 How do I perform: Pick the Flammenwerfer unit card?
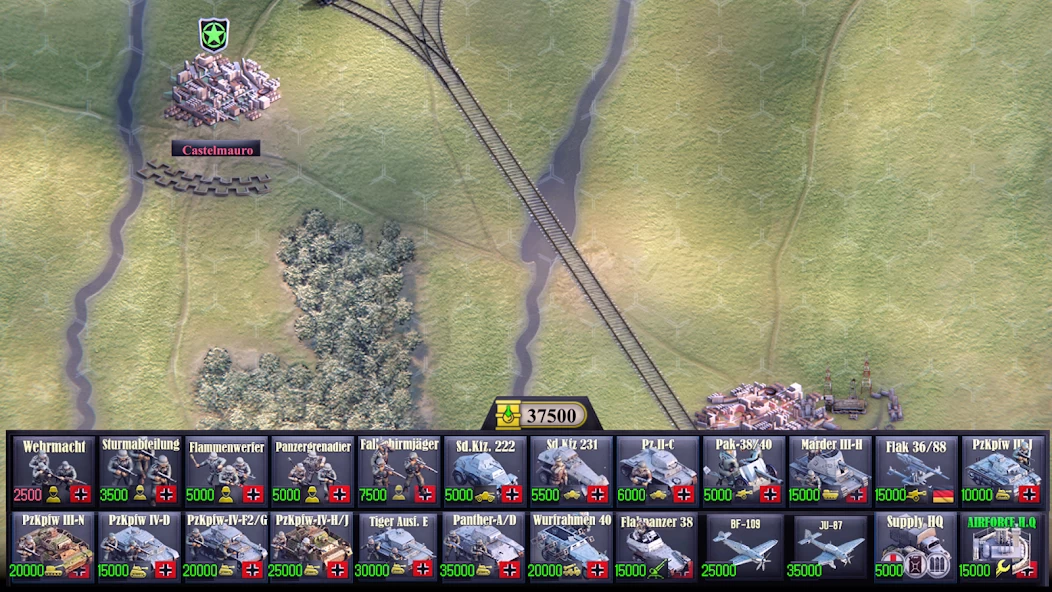pyautogui.click(x=226, y=470)
